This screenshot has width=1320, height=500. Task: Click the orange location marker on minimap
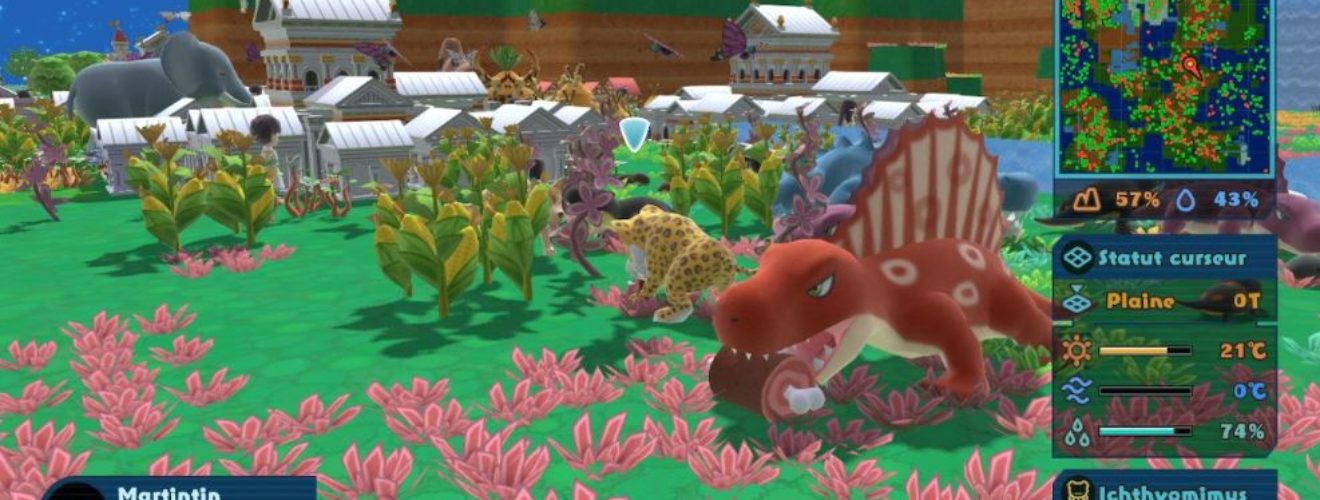click(1192, 67)
